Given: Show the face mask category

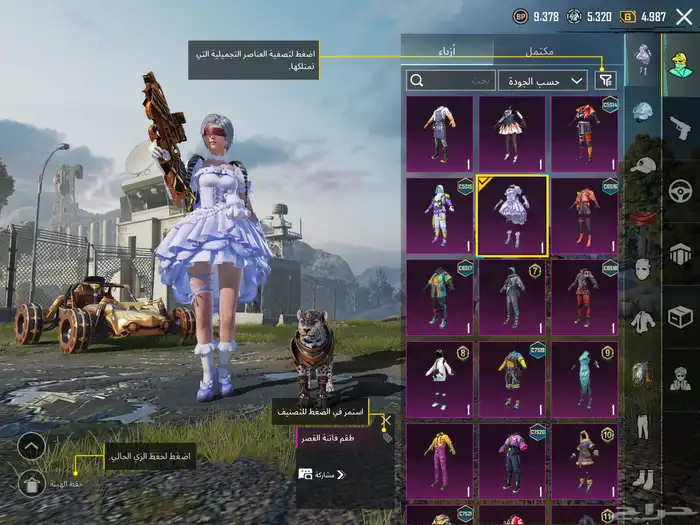Looking at the screenshot, I should [643, 270].
